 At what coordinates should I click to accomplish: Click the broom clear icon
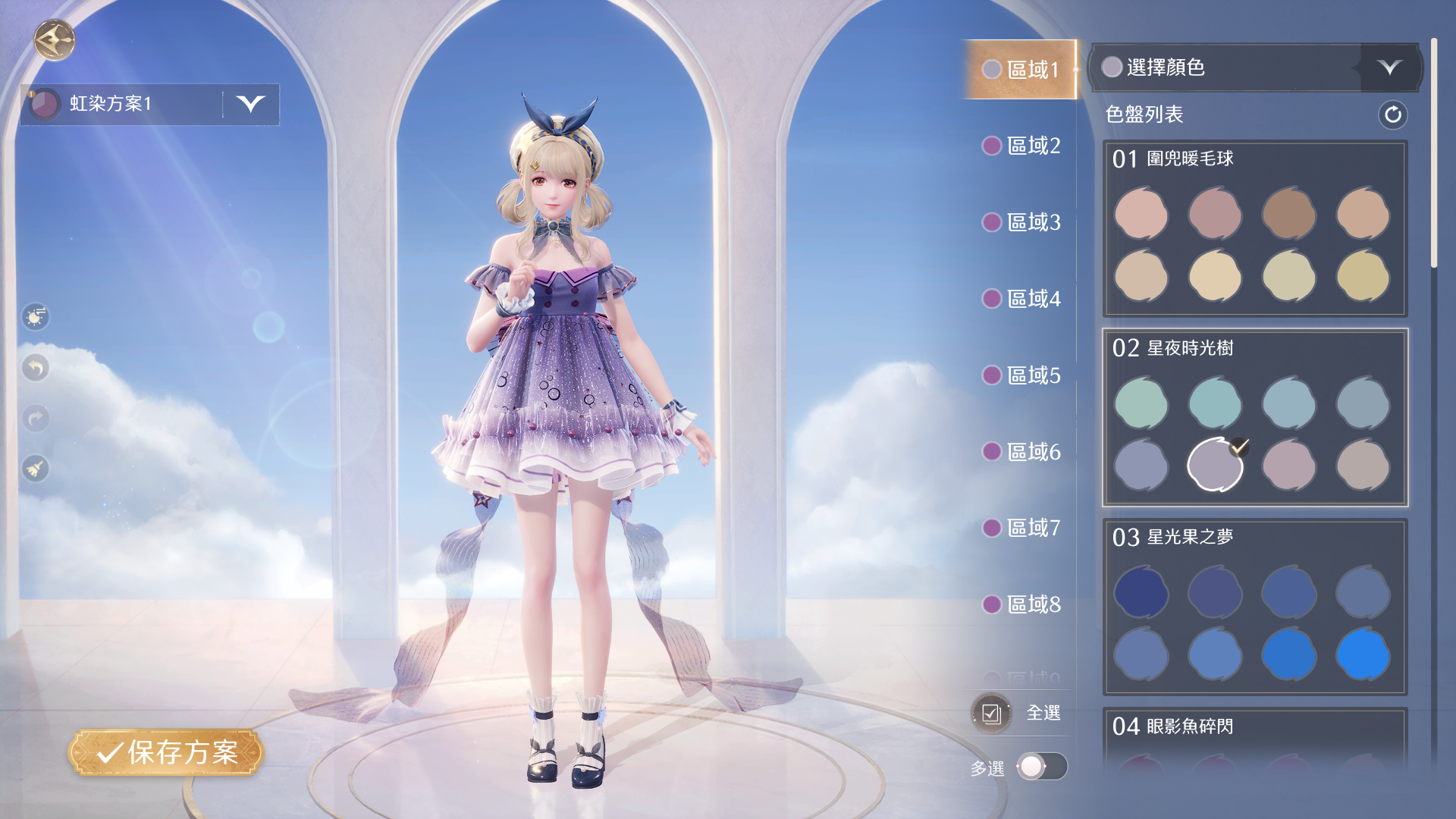pos(36,469)
